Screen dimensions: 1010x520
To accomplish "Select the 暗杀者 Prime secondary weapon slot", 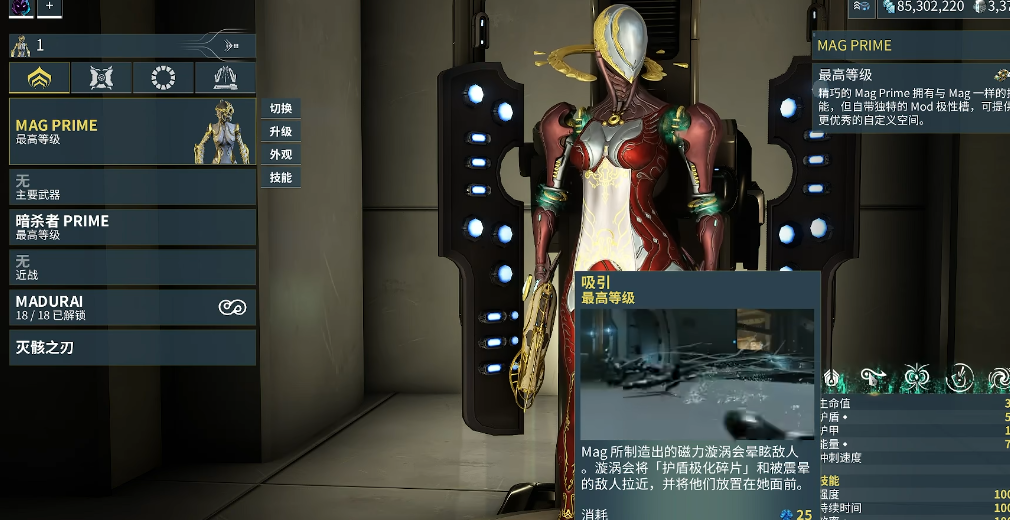I will [132, 226].
